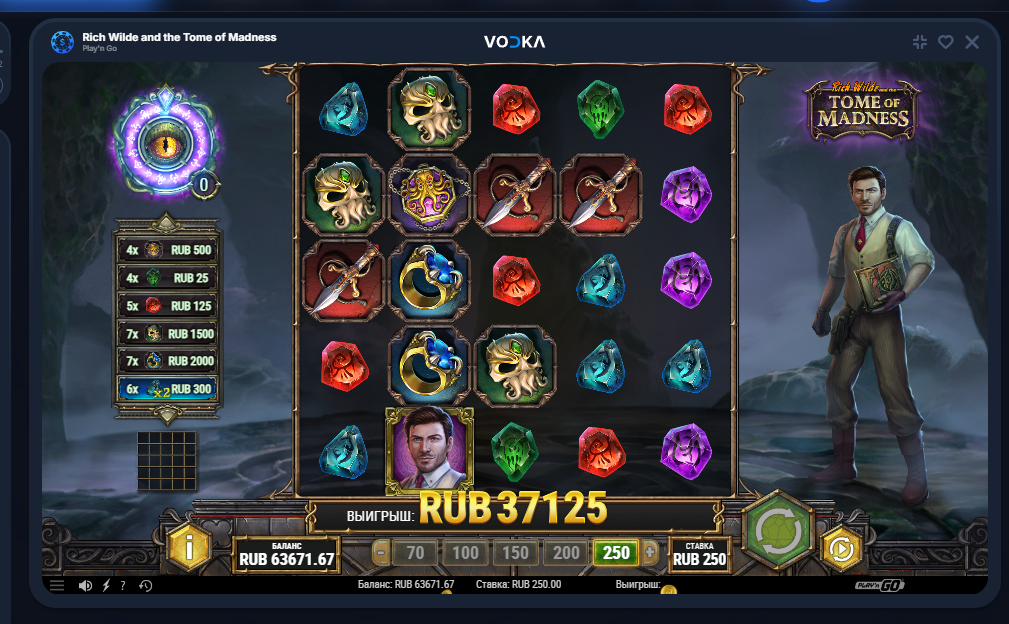Choose the 100 bet value
The height and width of the screenshot is (624, 1009).
click(x=464, y=551)
